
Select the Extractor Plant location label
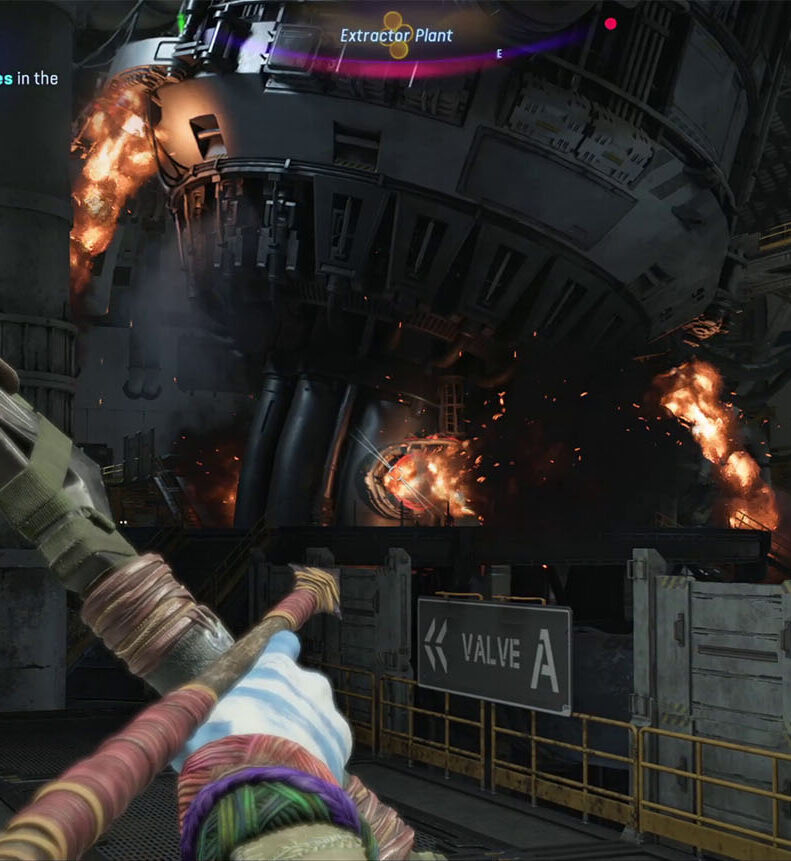tap(397, 36)
